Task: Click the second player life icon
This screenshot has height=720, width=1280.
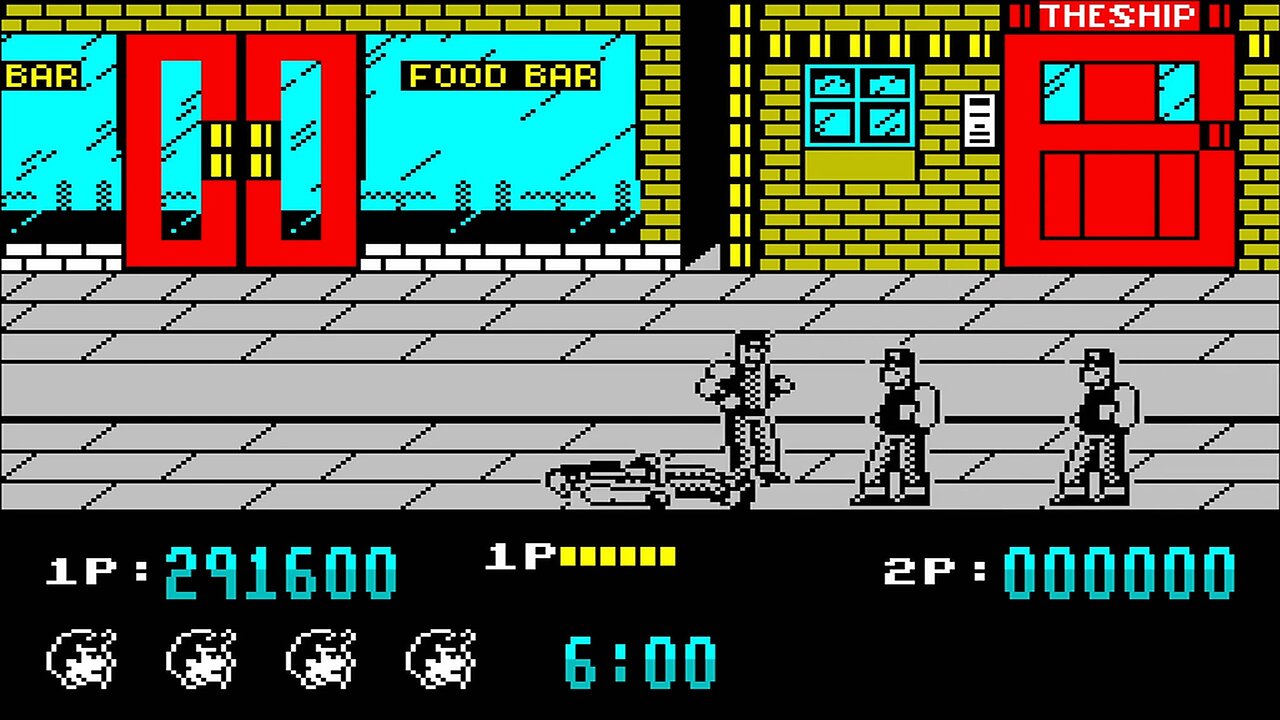Action: (x=198, y=658)
